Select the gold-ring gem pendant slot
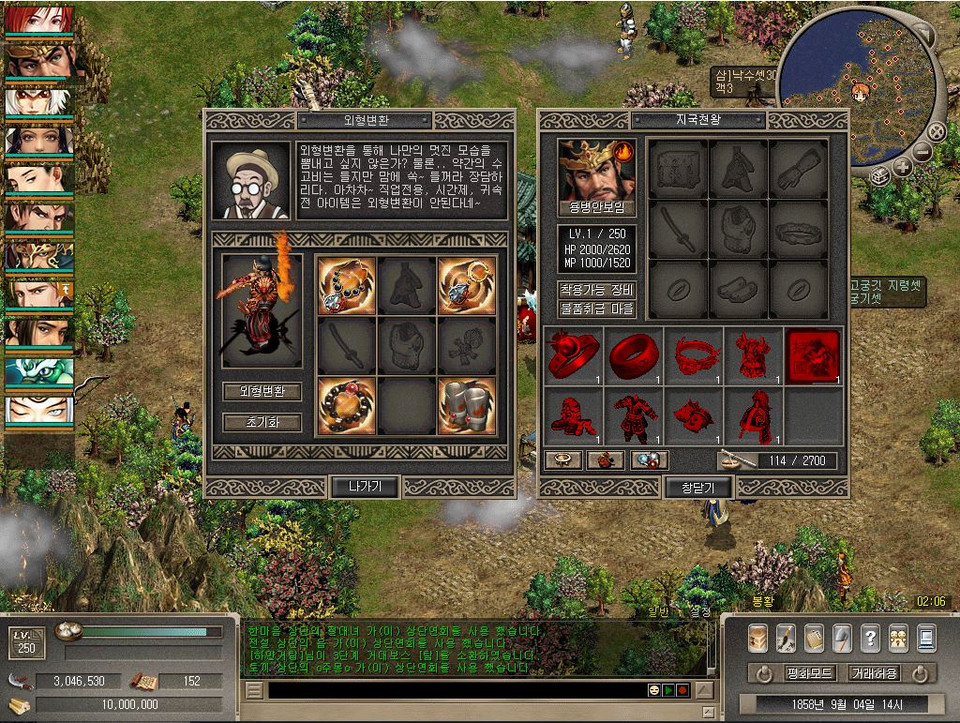 466,286
